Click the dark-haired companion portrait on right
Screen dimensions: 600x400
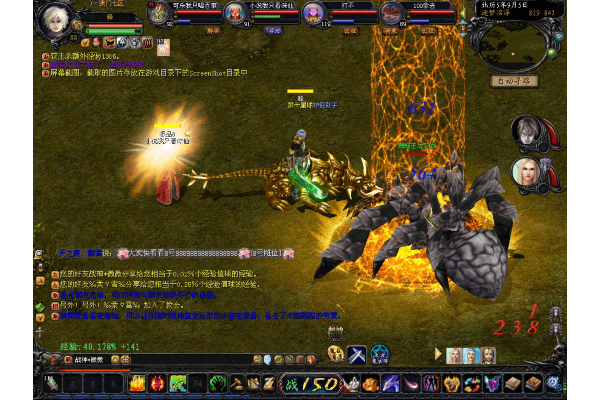(x=528, y=132)
